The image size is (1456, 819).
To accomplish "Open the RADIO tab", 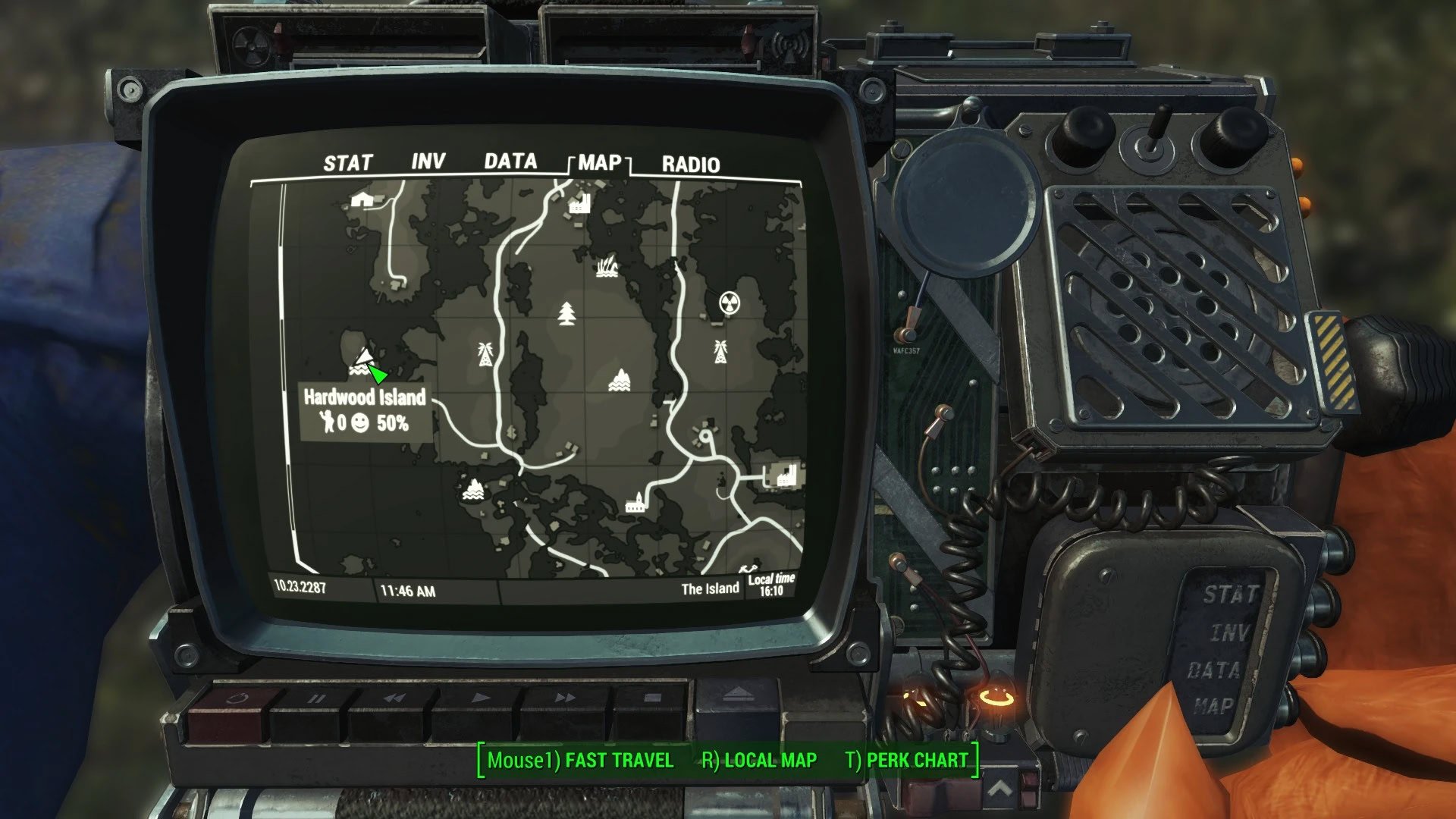I will click(x=690, y=165).
